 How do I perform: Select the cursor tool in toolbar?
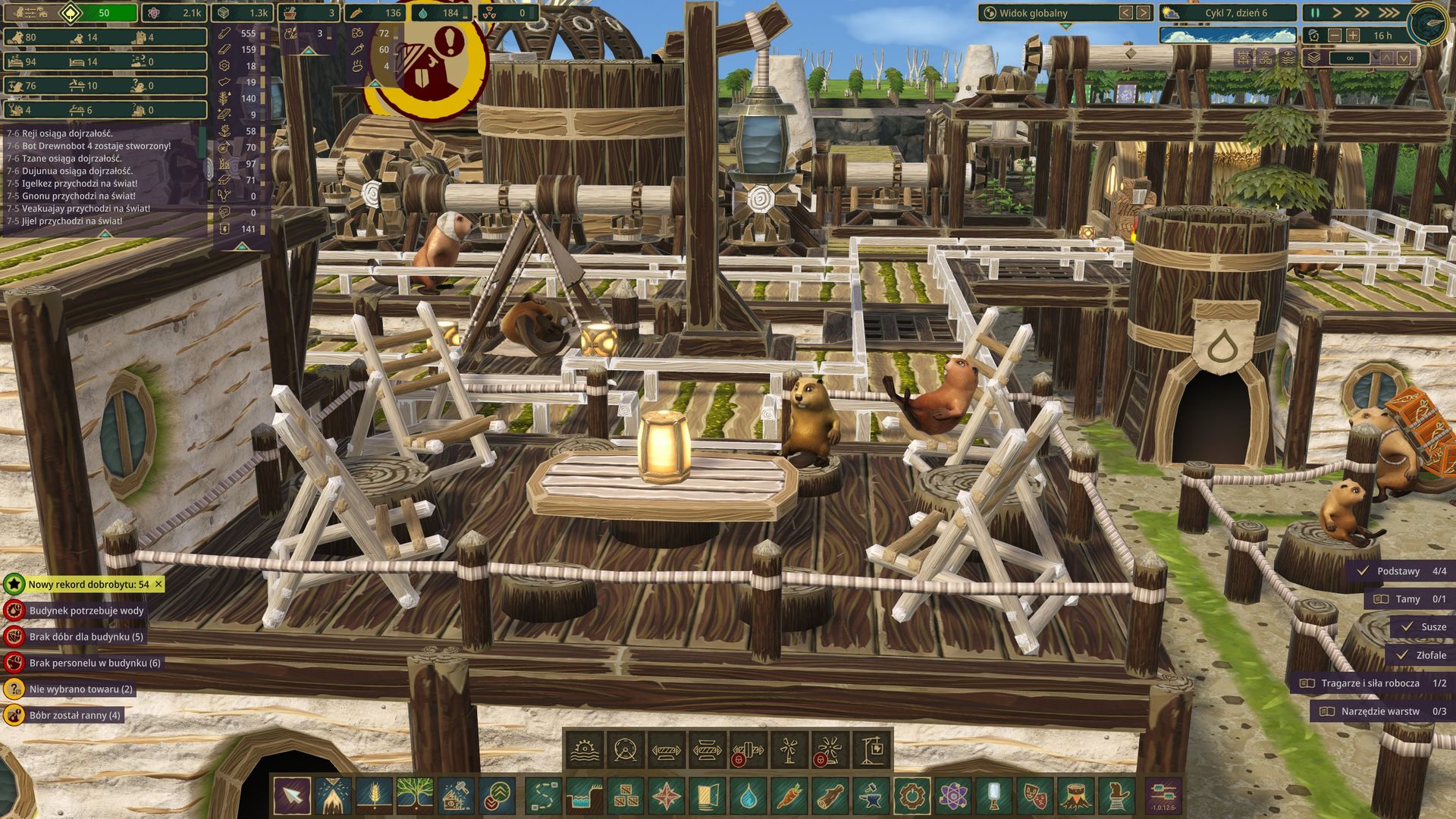(292, 795)
